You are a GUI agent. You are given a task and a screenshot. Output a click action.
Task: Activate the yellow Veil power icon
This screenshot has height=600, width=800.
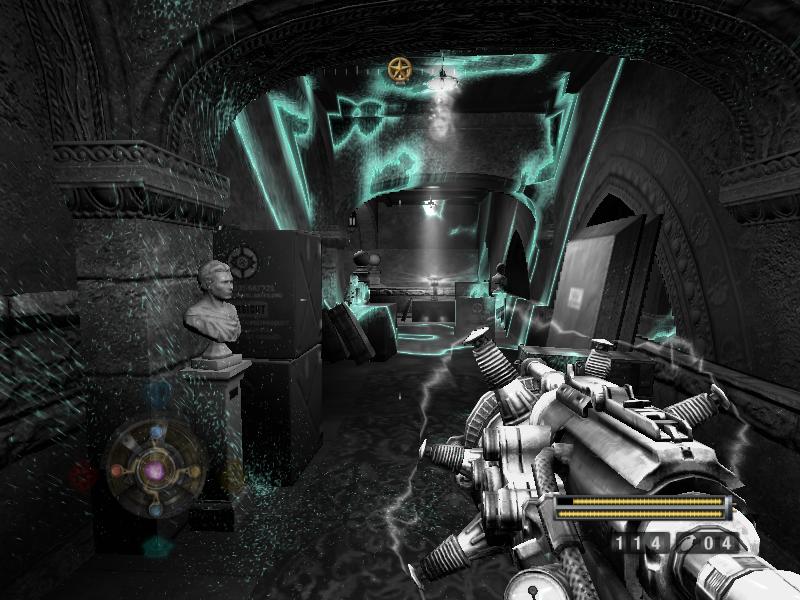point(233,473)
